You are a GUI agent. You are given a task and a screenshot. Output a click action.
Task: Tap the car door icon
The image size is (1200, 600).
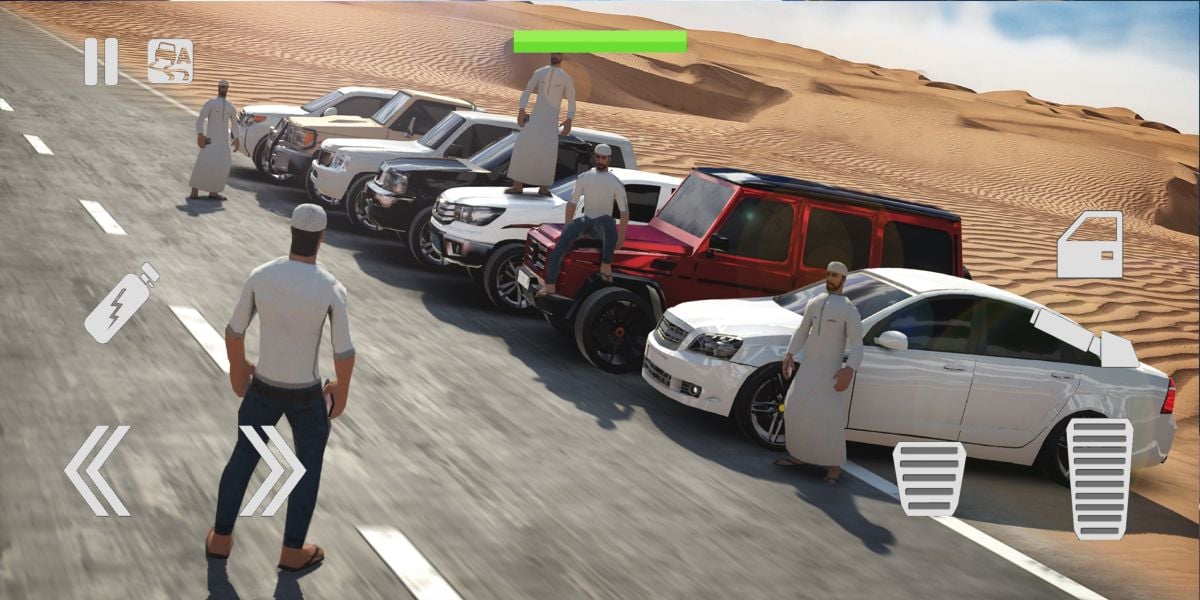tap(1089, 245)
